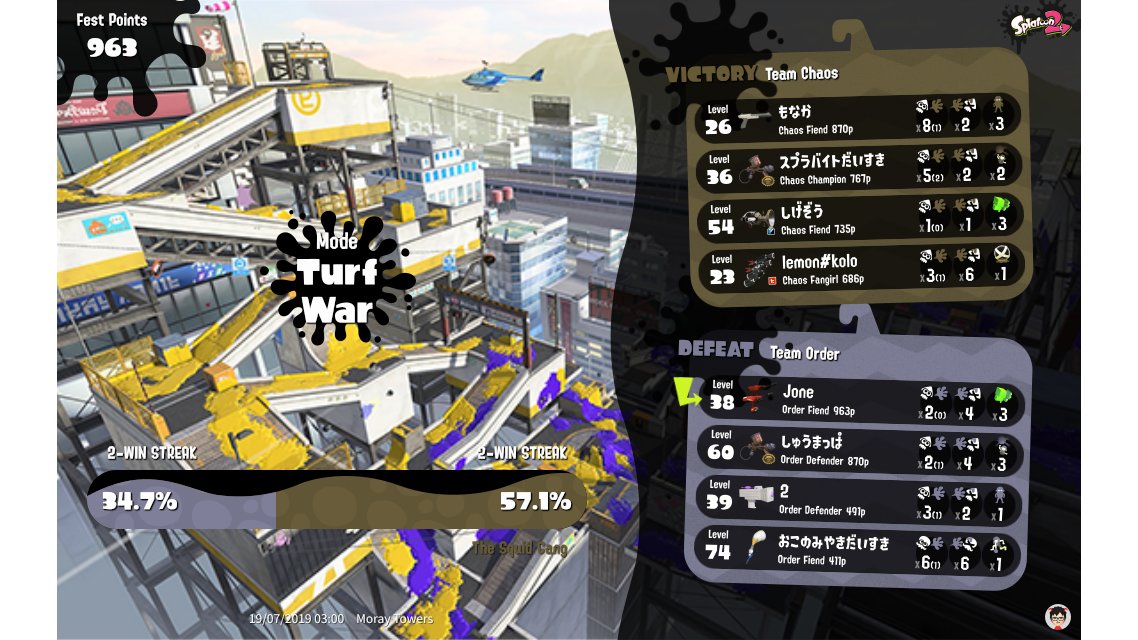
Task: Choose the Level 39 Order Defender 491p row
Action: pyautogui.click(x=858, y=502)
